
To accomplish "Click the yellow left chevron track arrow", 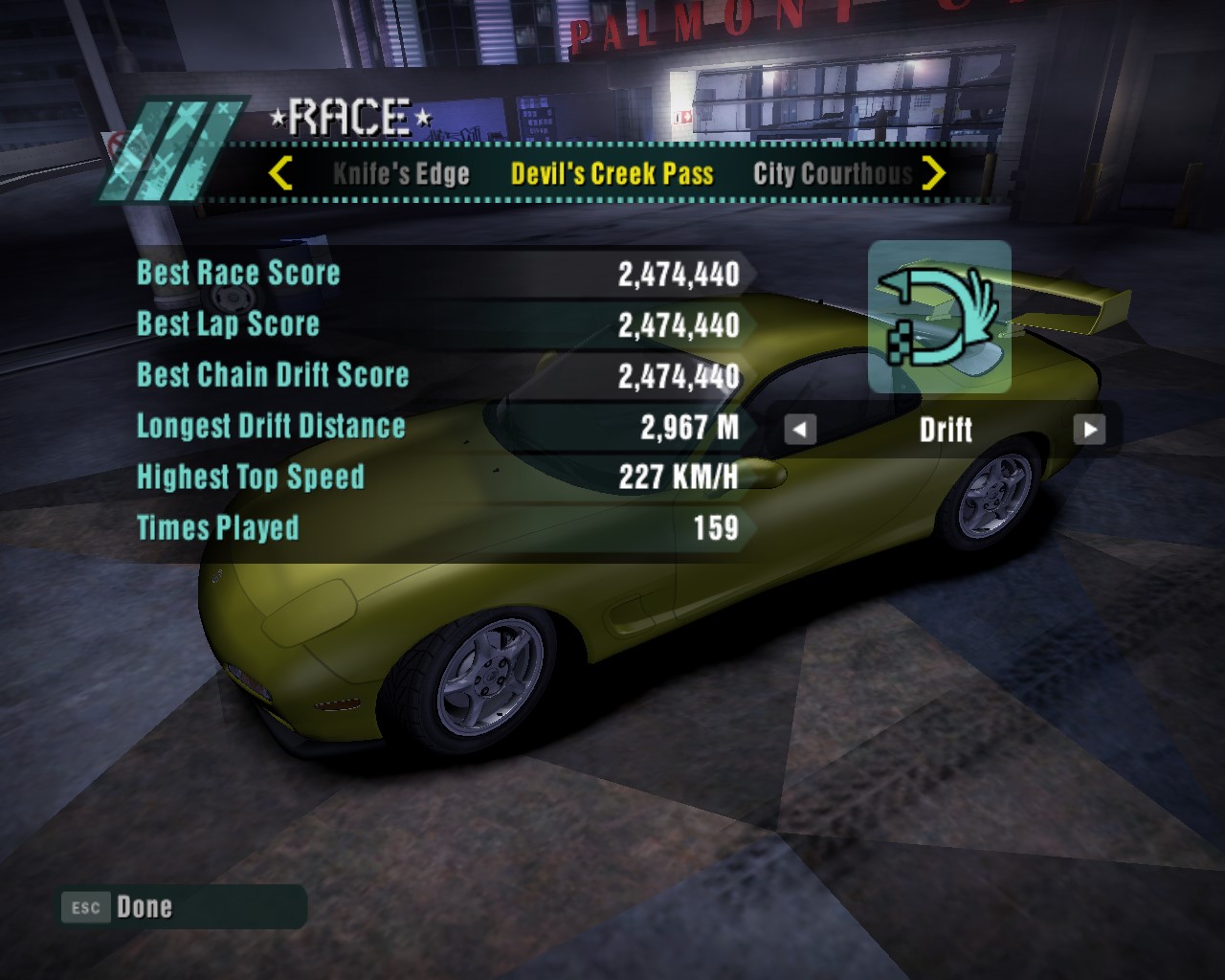I will coord(280,173).
